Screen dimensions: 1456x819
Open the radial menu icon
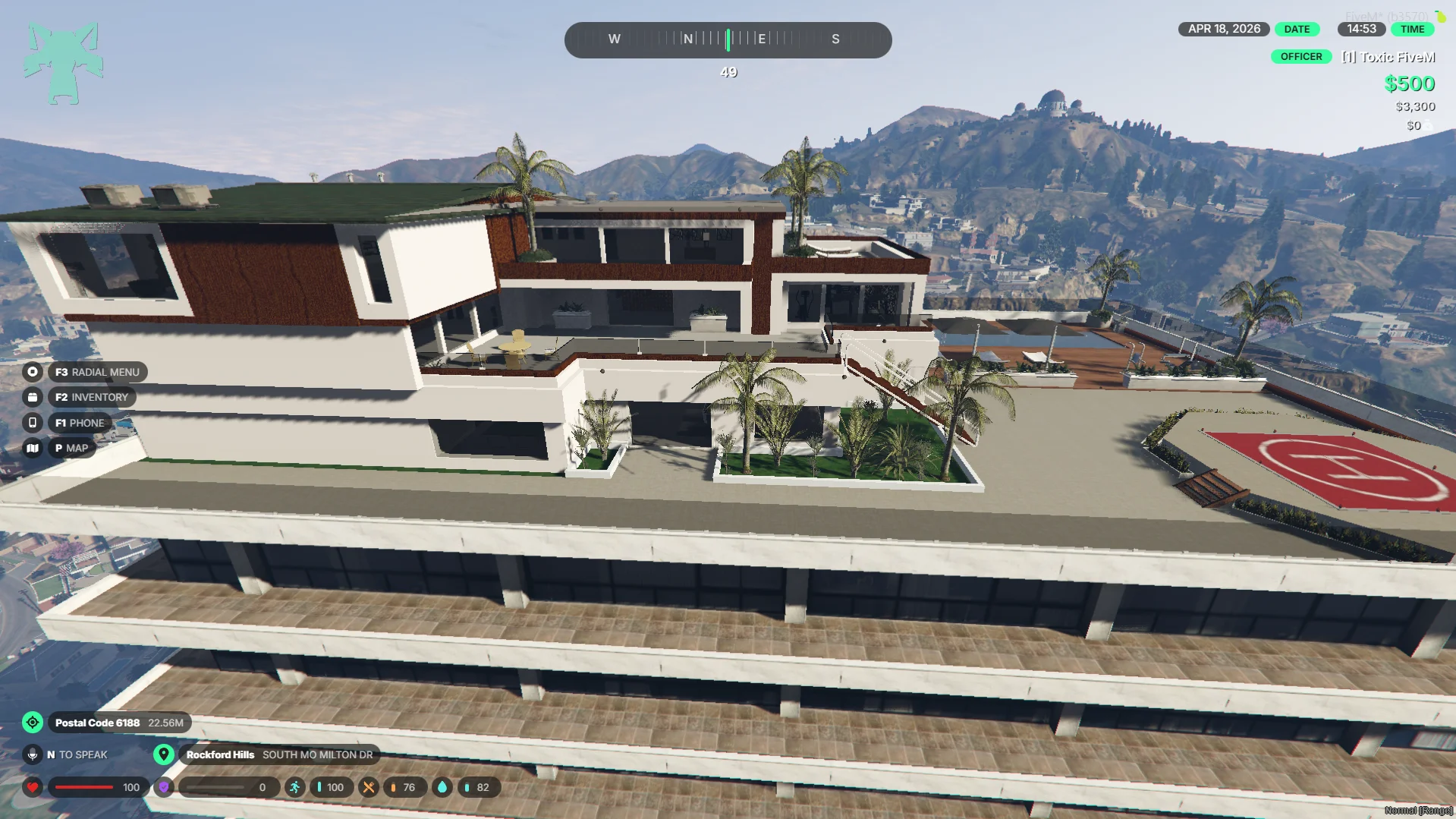(x=33, y=372)
